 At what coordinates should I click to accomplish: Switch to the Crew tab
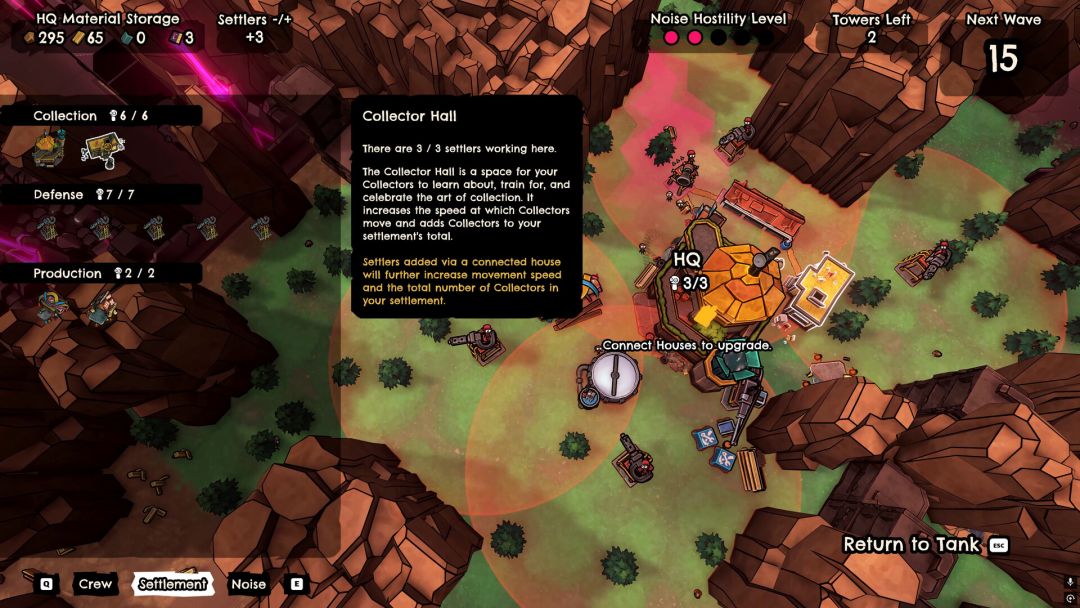tap(95, 584)
